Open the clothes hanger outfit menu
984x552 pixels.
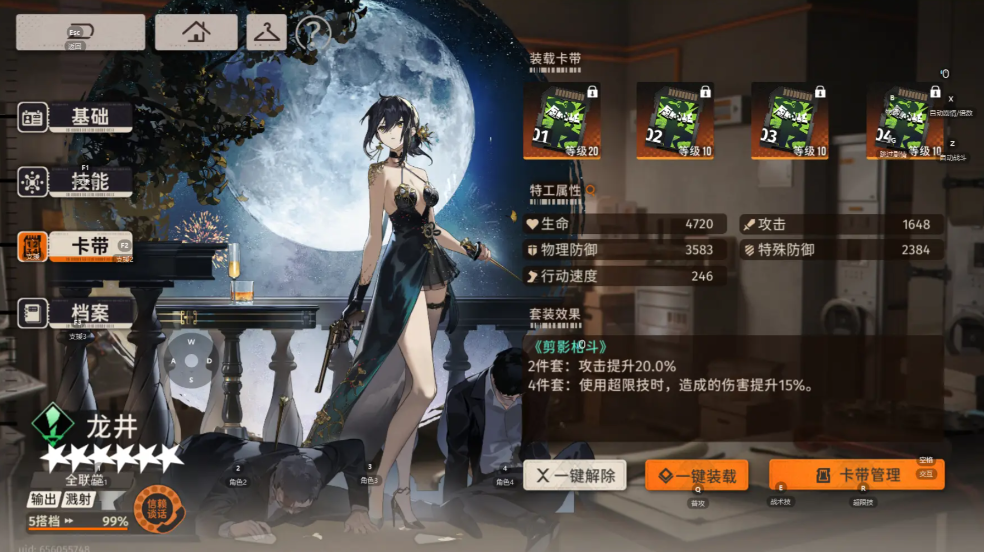click(x=266, y=32)
